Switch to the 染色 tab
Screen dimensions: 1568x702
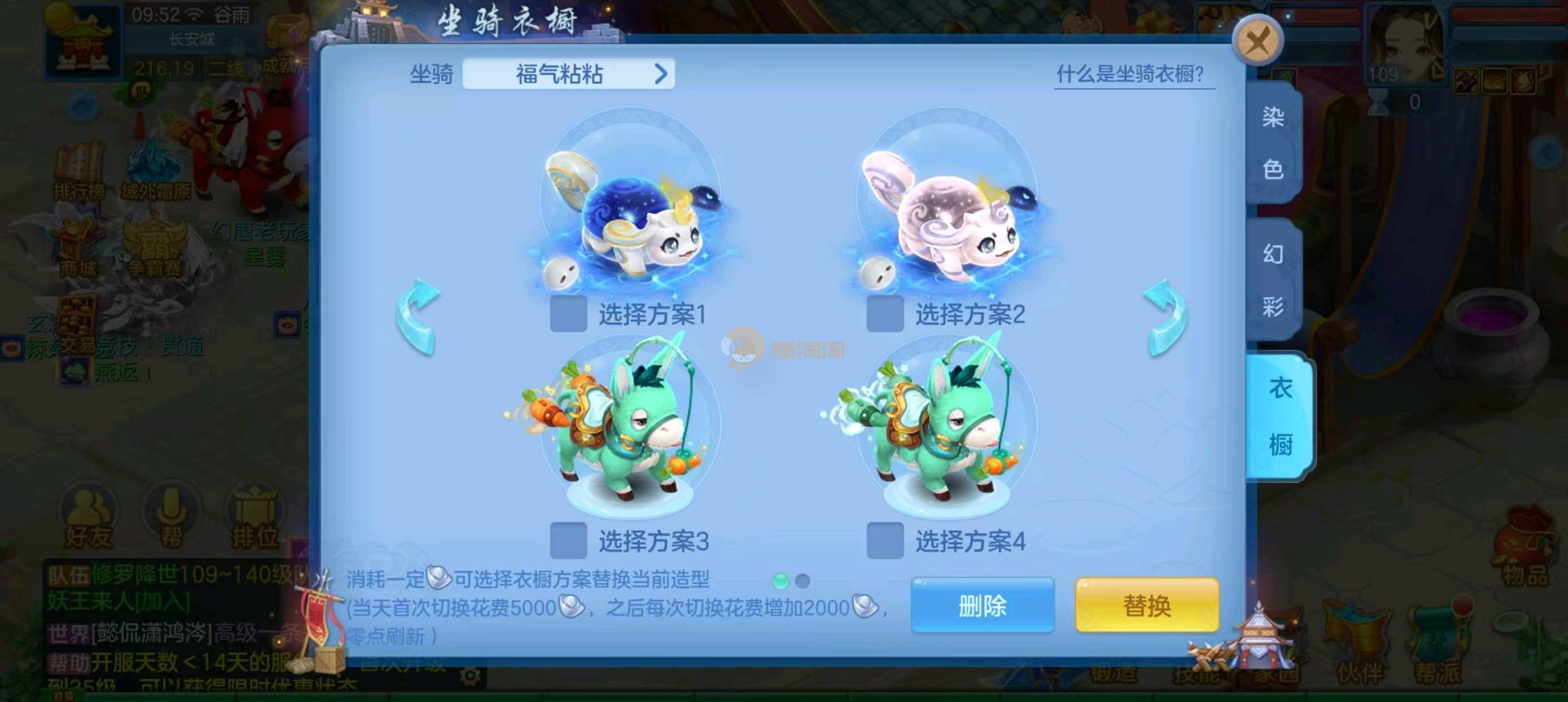click(1273, 143)
